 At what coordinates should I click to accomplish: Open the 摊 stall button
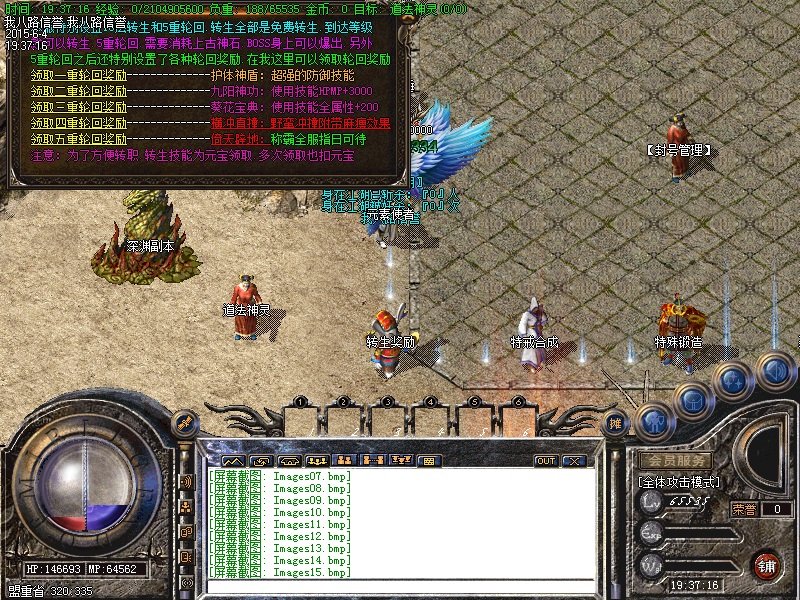(x=617, y=424)
